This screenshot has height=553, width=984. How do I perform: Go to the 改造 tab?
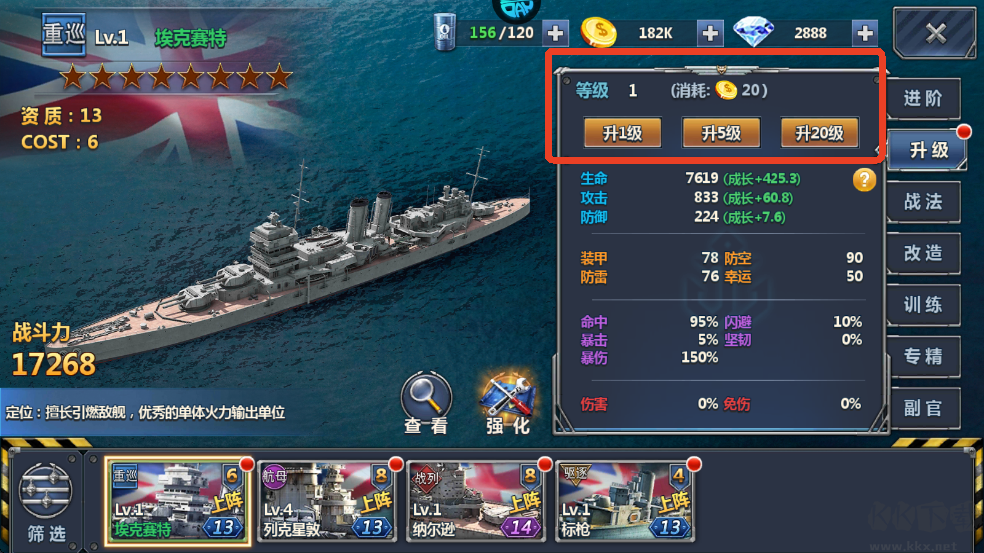pyautogui.click(x=923, y=254)
